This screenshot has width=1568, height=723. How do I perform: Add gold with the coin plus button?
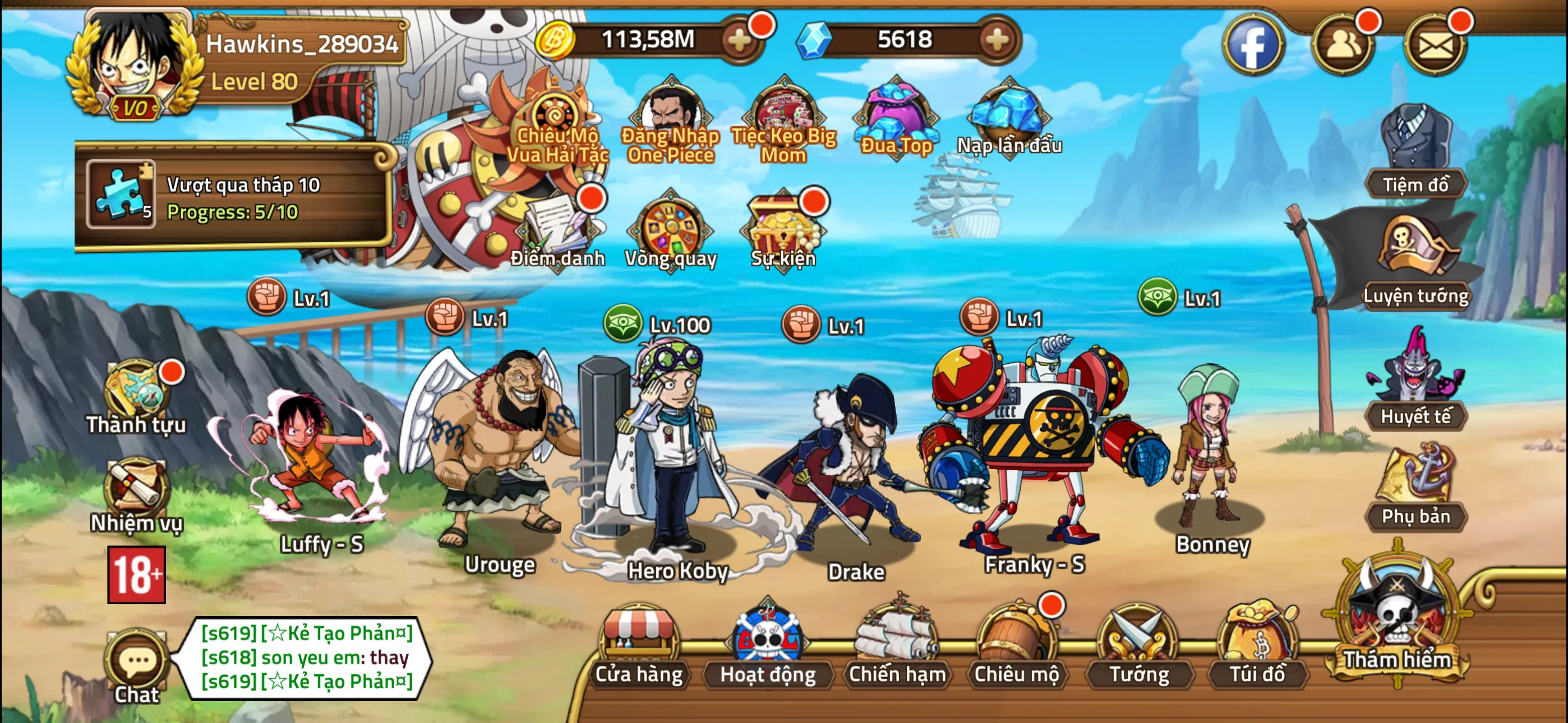[x=740, y=40]
